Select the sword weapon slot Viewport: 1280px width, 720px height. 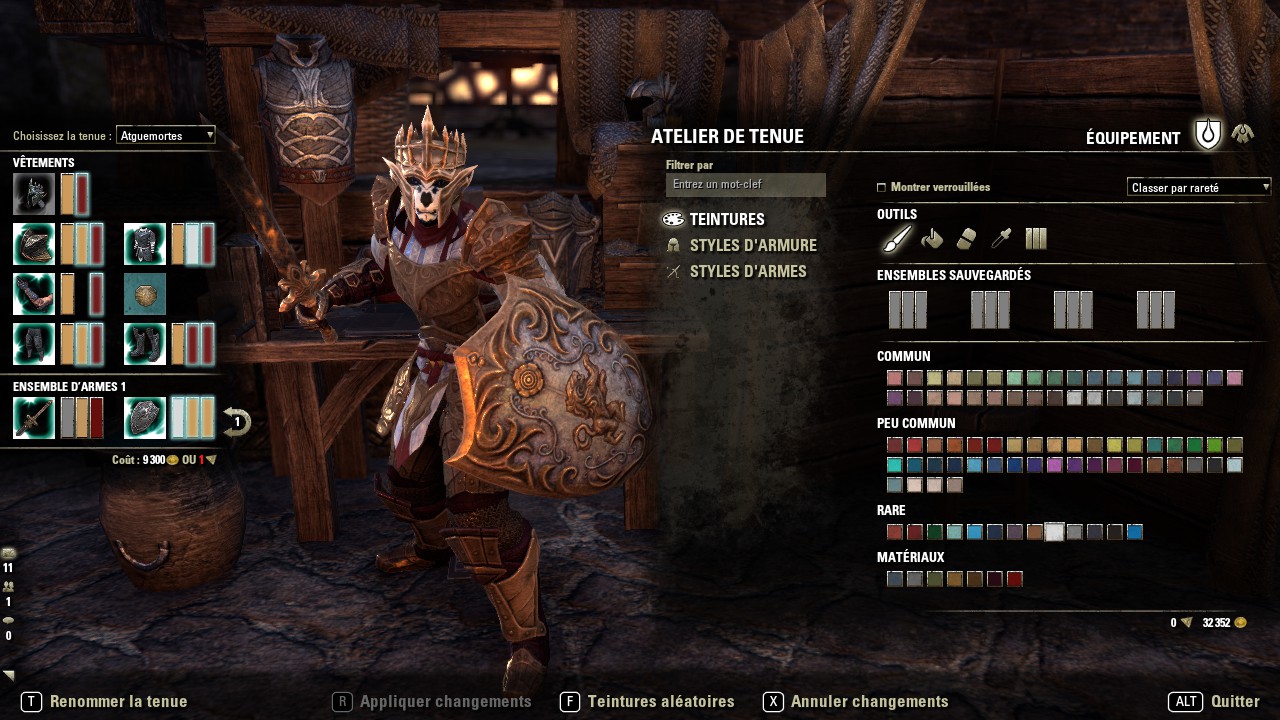click(x=34, y=418)
